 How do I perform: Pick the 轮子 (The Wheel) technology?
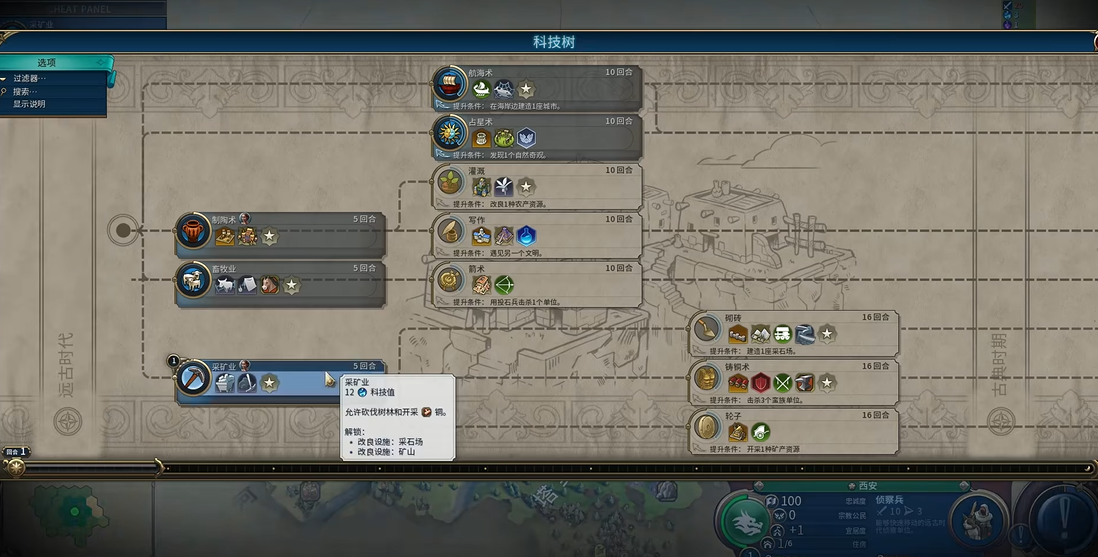click(795, 430)
